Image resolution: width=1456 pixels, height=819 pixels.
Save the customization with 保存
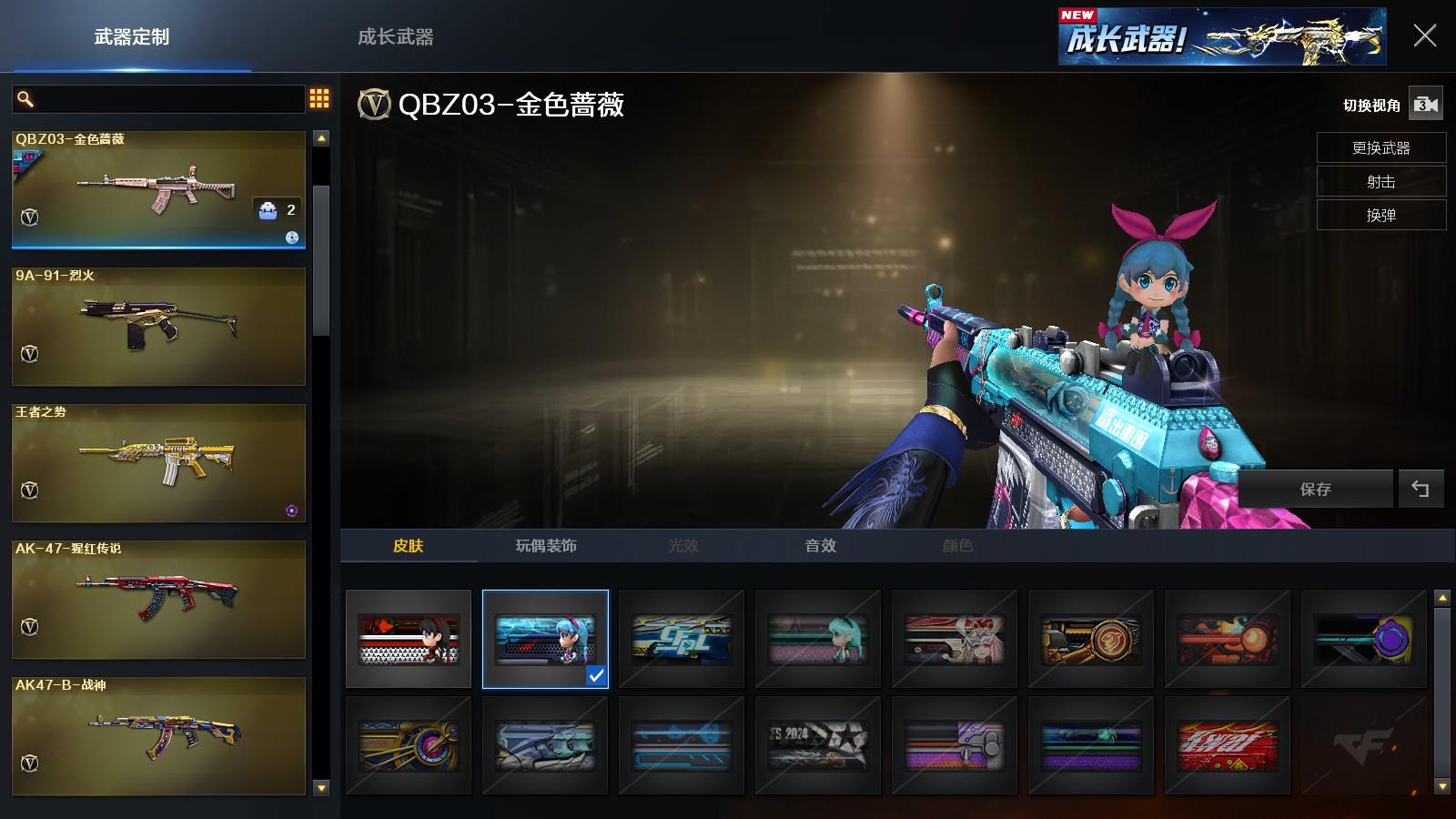click(x=1315, y=489)
